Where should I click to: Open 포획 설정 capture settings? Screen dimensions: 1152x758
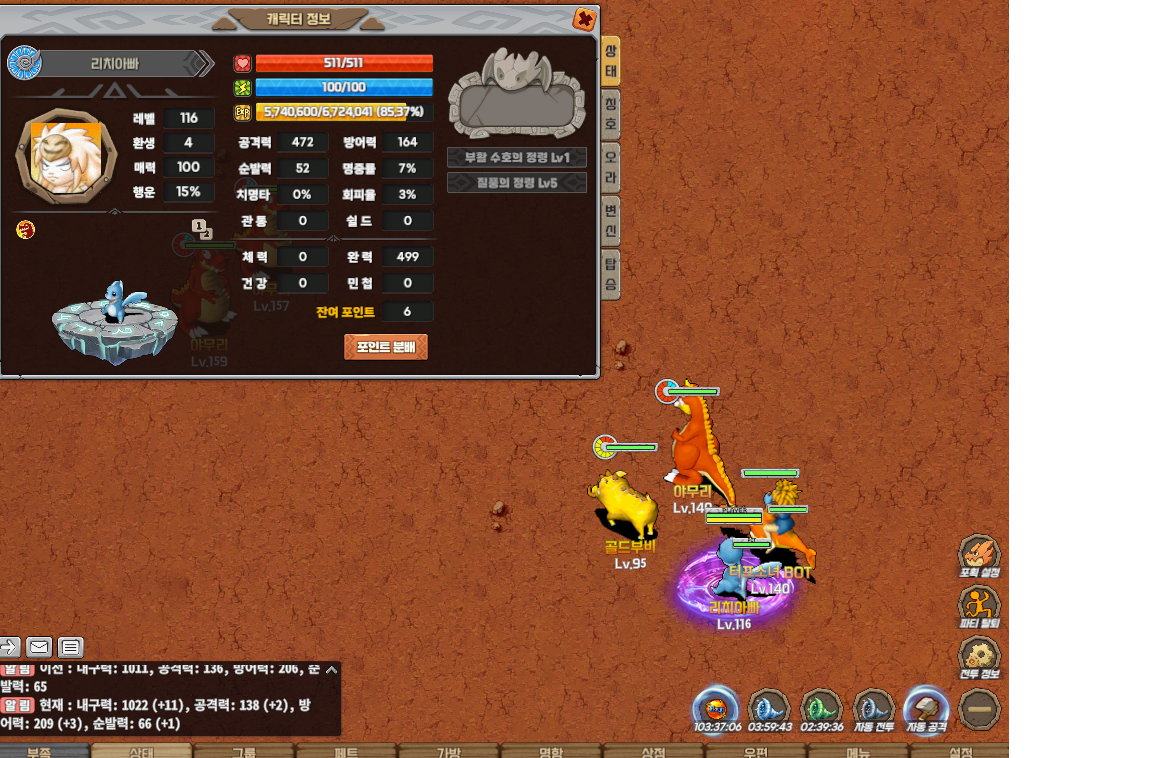979,555
